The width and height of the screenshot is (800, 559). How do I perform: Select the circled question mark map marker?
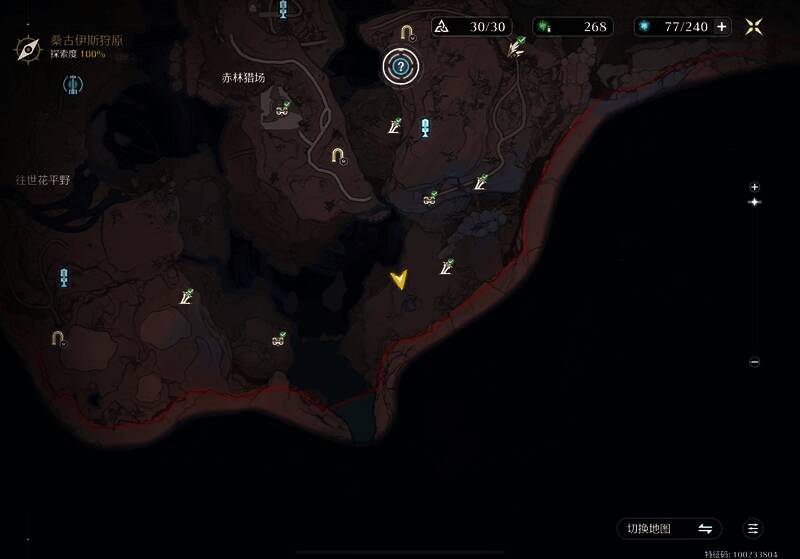[401, 67]
